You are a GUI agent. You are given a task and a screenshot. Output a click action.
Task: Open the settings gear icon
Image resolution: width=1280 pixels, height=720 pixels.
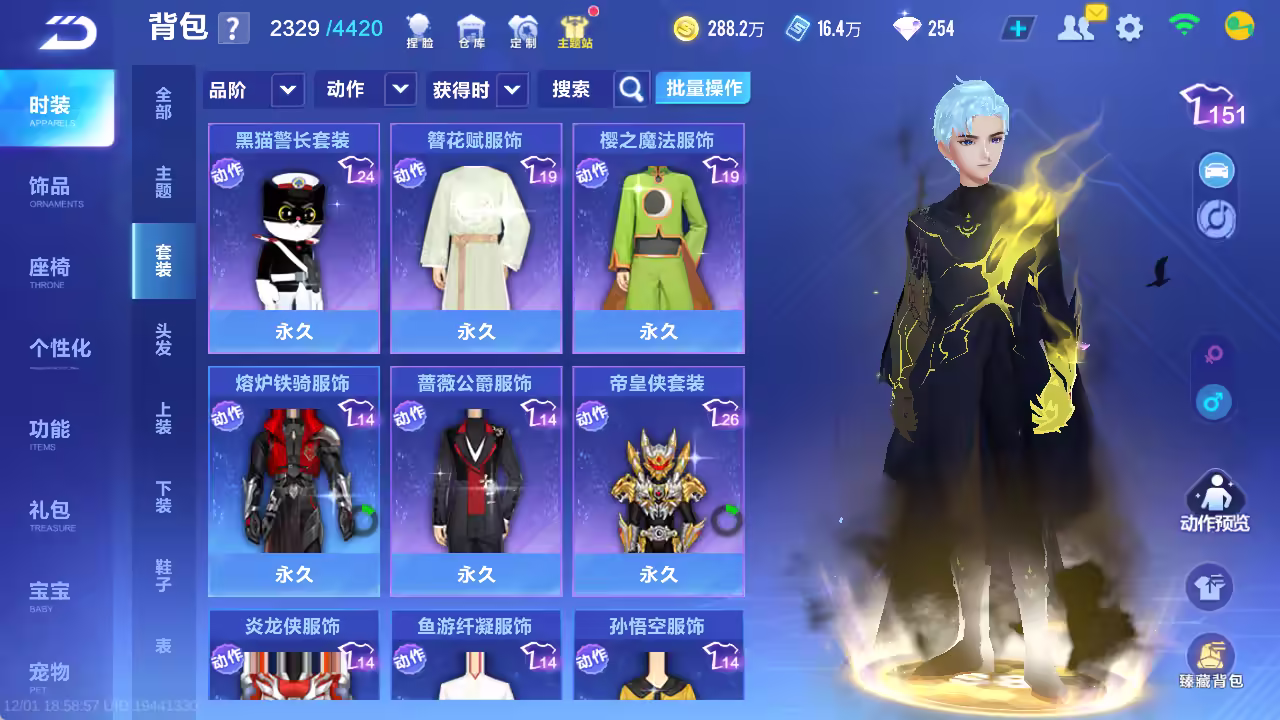(x=1129, y=28)
